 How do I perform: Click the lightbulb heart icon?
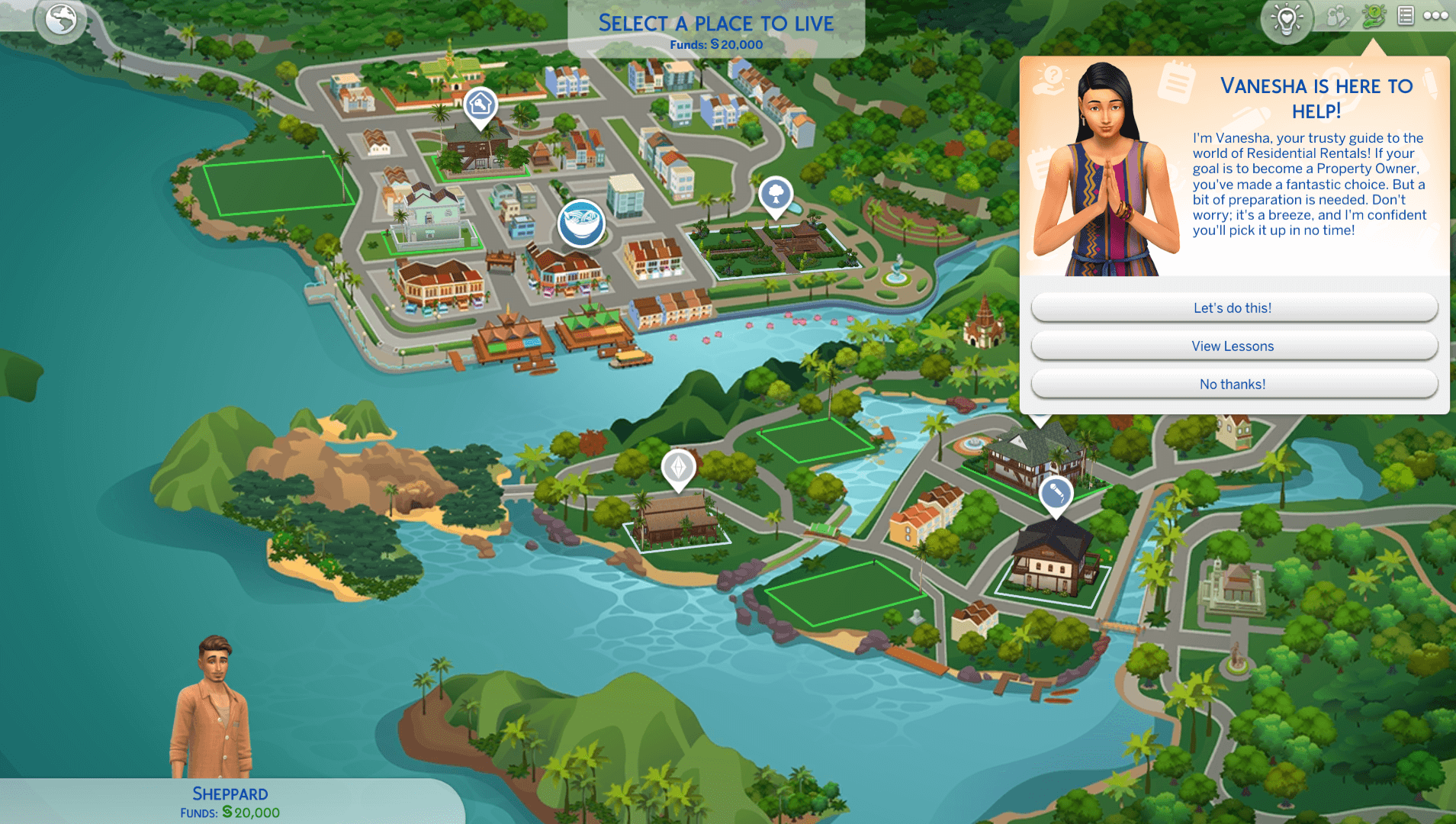(1287, 20)
